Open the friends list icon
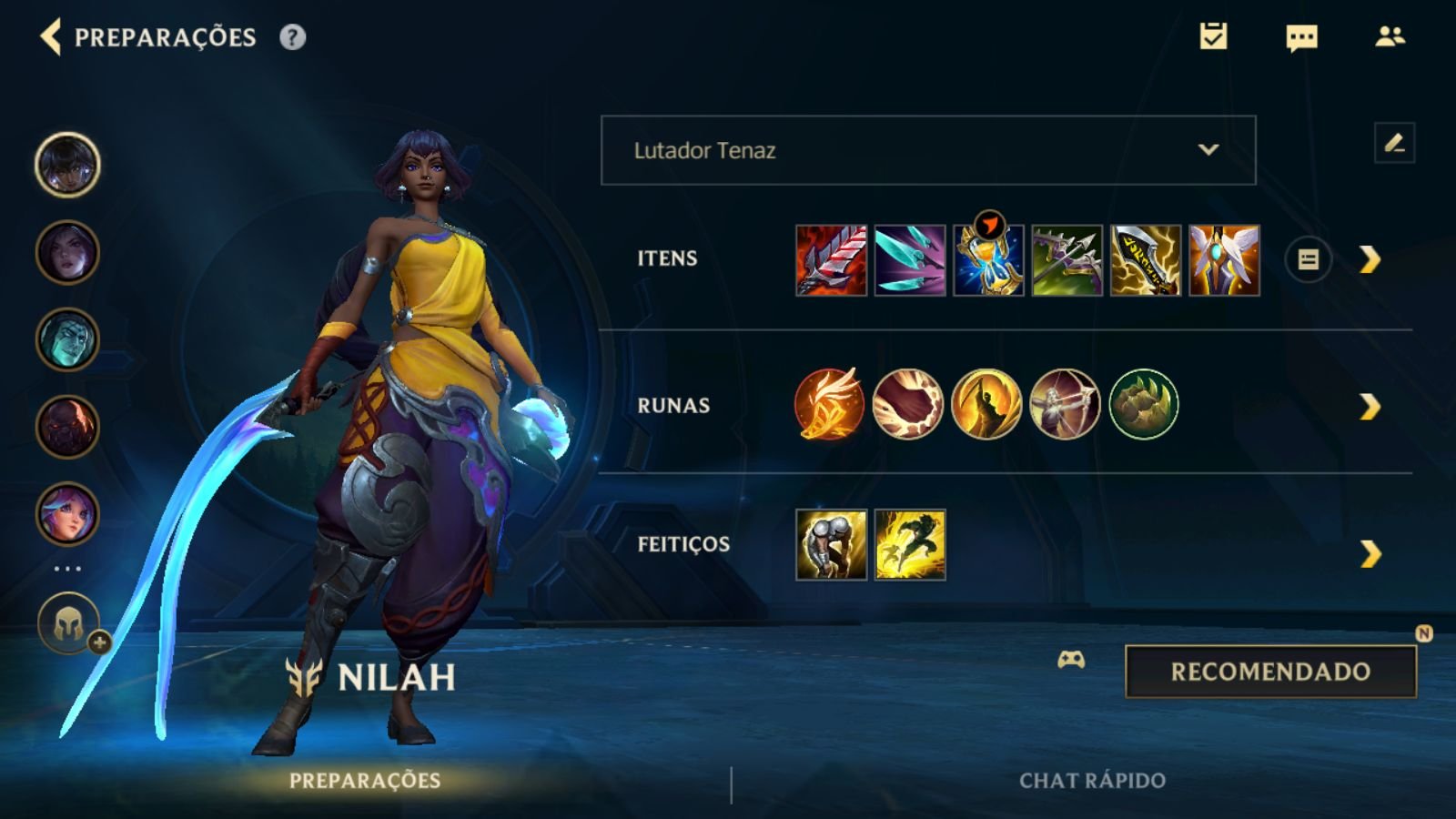This screenshot has height=819, width=1456. coord(1388,38)
